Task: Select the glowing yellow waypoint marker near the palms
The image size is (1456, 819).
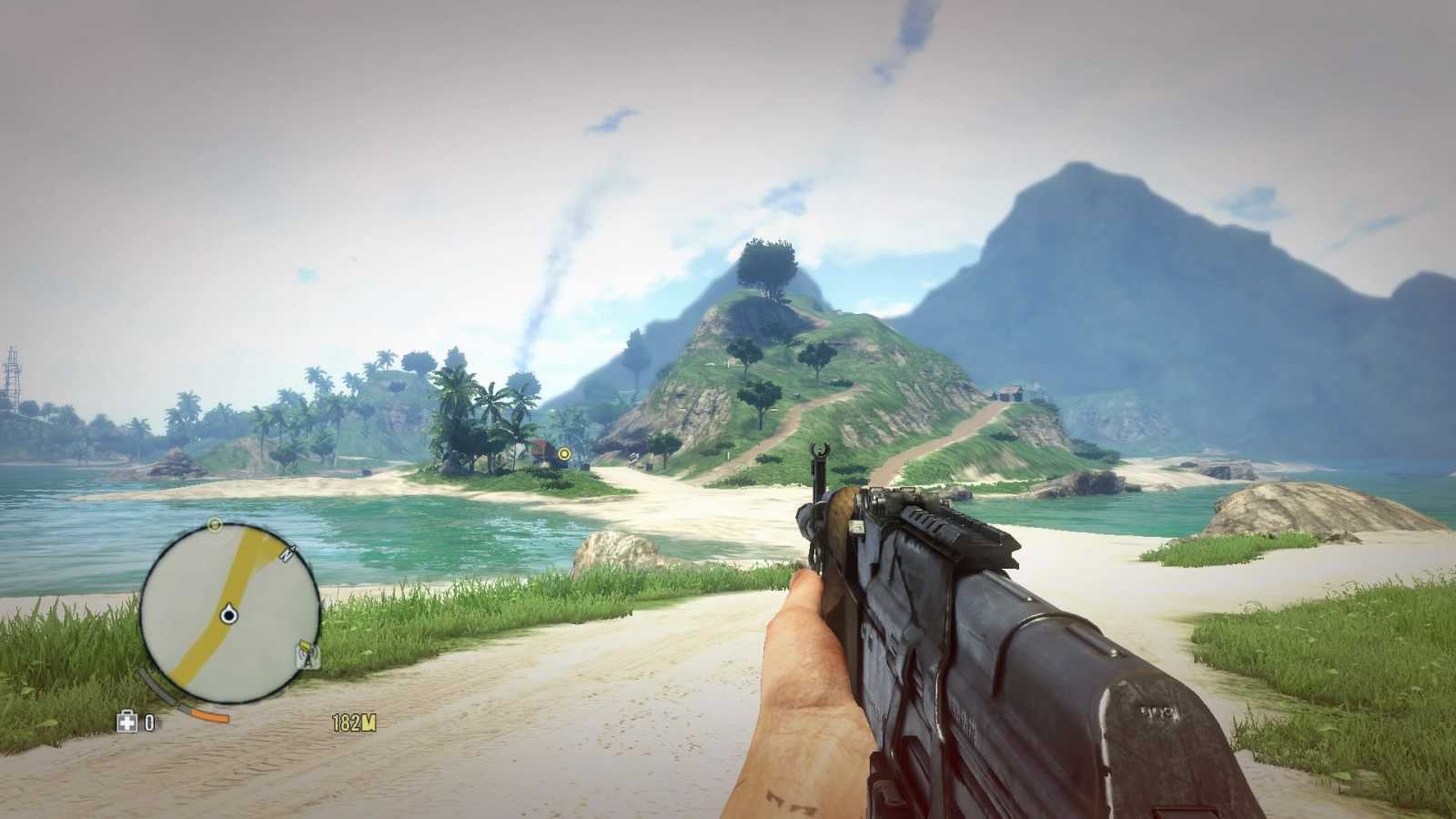Action: click(564, 454)
